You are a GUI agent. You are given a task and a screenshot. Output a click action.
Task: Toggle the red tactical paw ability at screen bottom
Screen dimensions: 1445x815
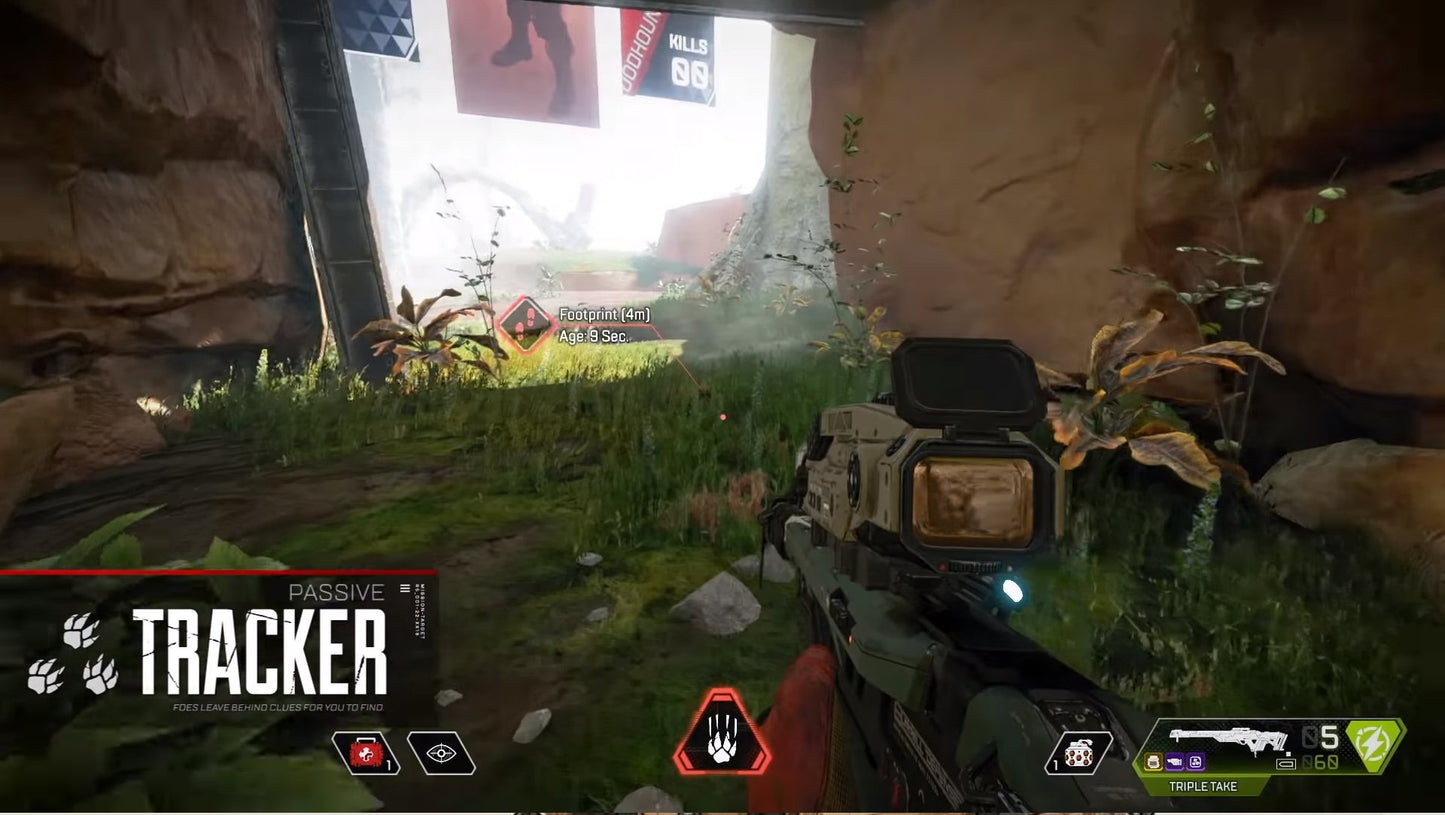[724, 731]
